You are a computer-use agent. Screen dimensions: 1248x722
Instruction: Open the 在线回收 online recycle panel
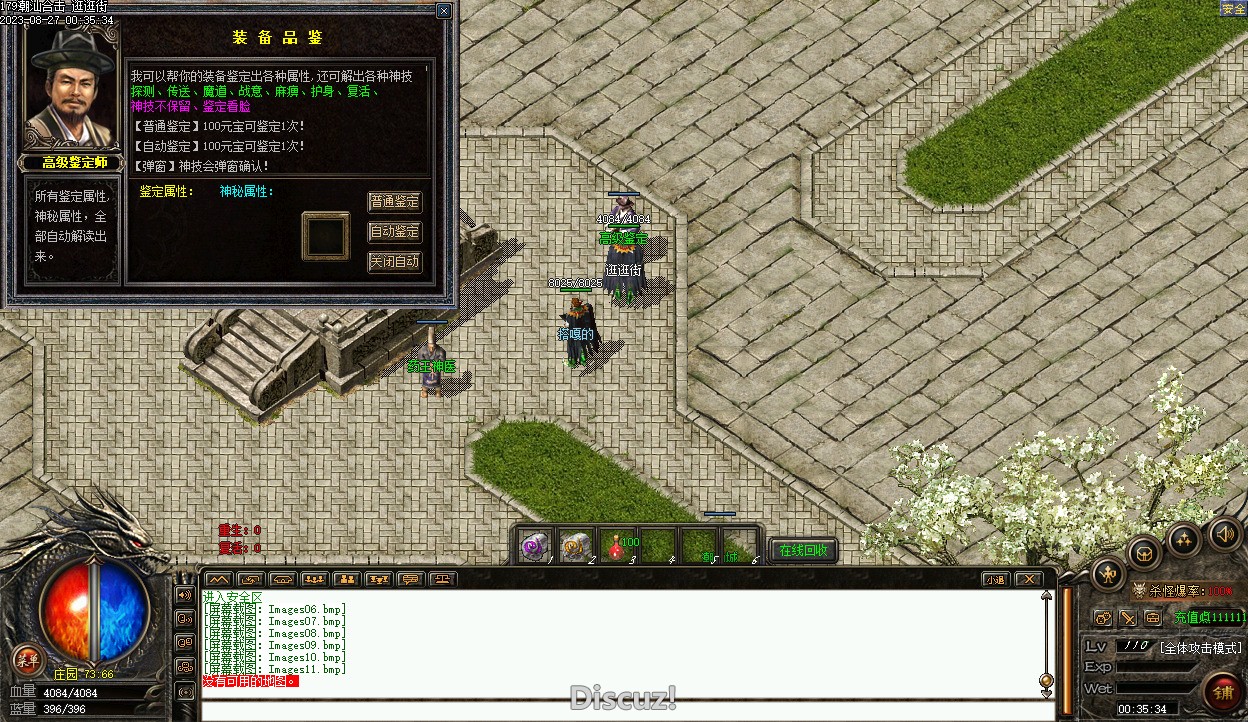click(x=803, y=550)
